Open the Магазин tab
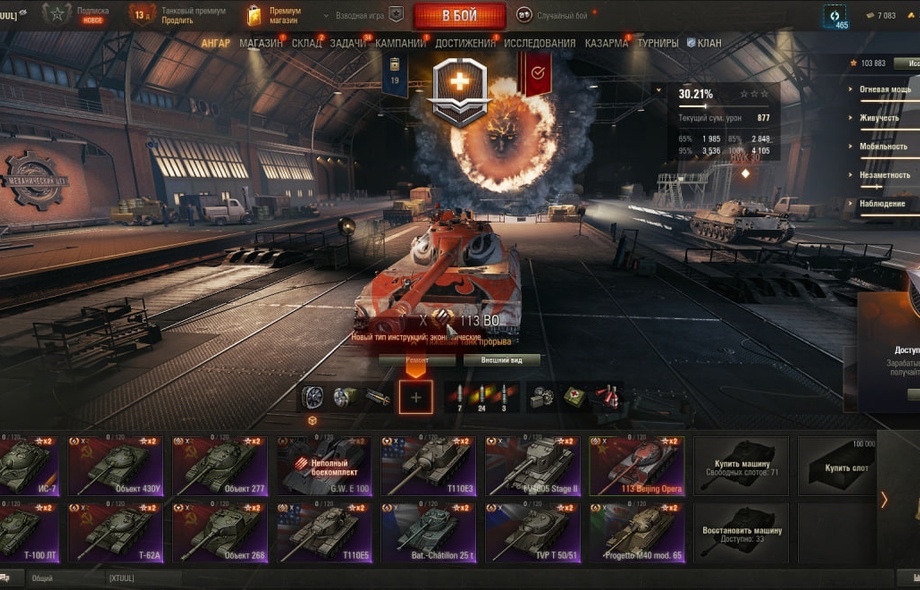Viewport: 920px width, 590px height. [x=260, y=44]
